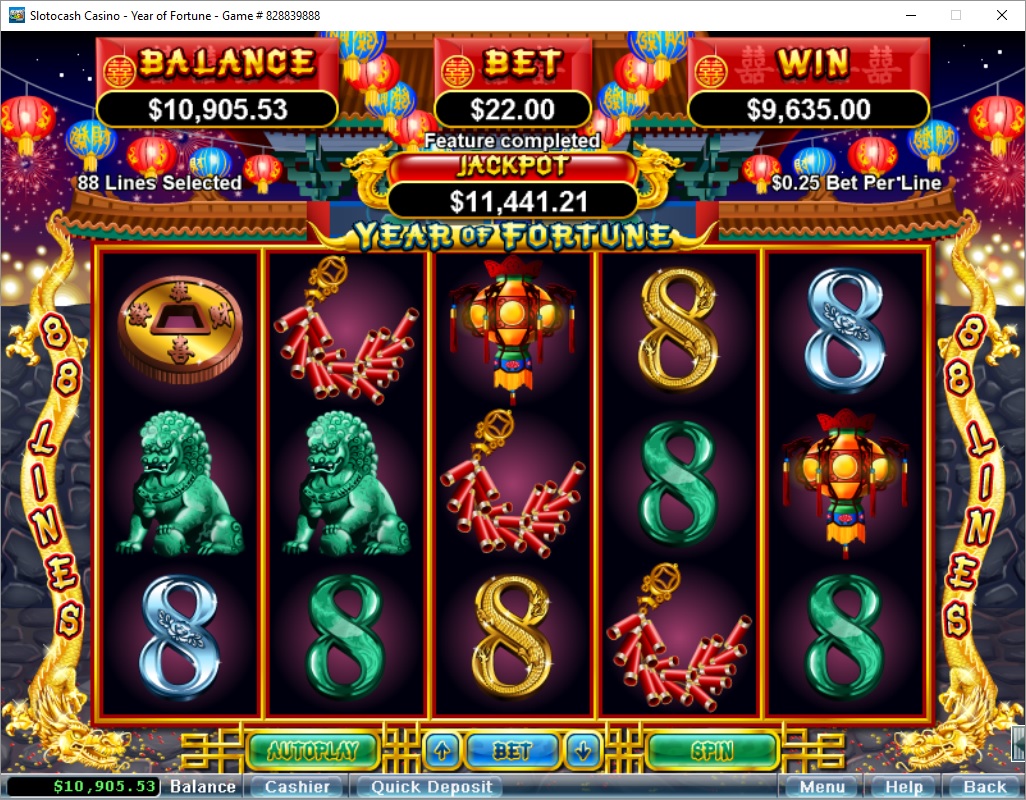Image resolution: width=1026 pixels, height=800 pixels.
Task: Open the Menu
Action: [820, 787]
